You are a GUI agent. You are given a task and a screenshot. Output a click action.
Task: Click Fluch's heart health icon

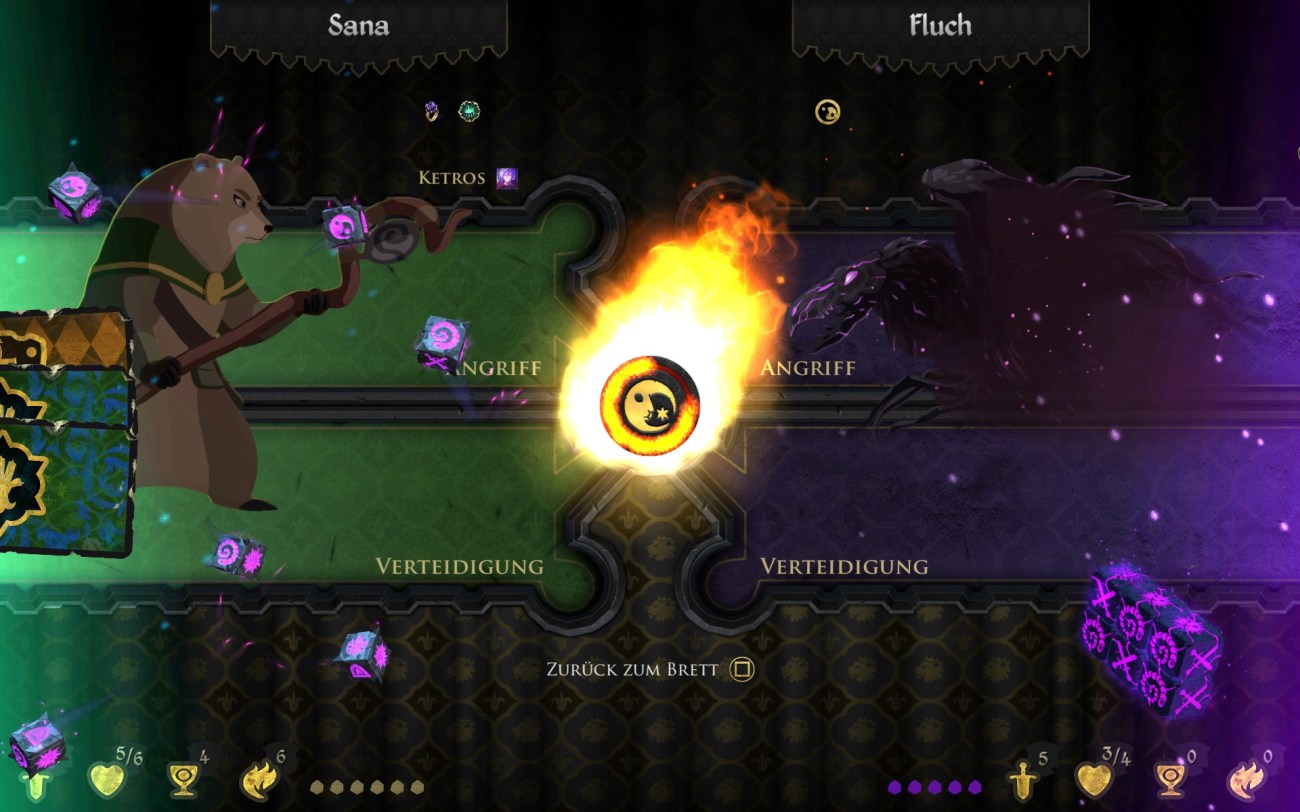coord(1092,779)
